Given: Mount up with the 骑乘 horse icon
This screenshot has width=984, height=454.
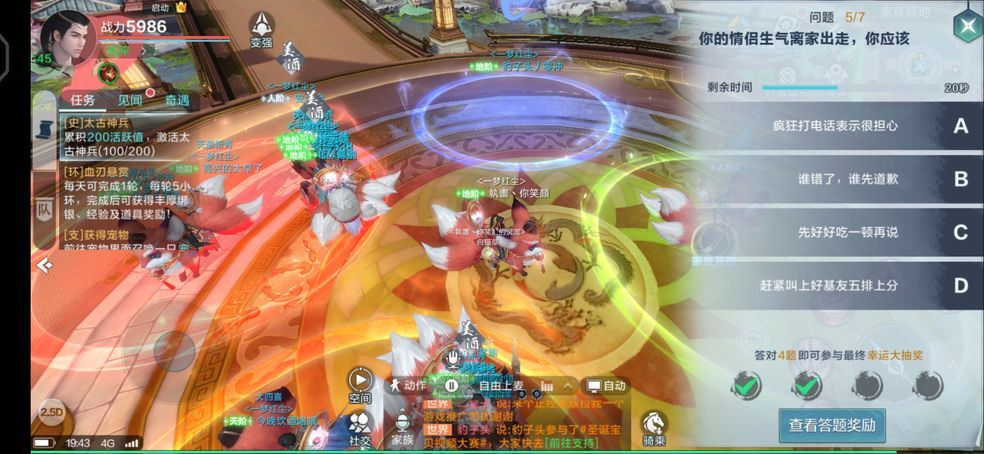Looking at the screenshot, I should coord(655,428).
